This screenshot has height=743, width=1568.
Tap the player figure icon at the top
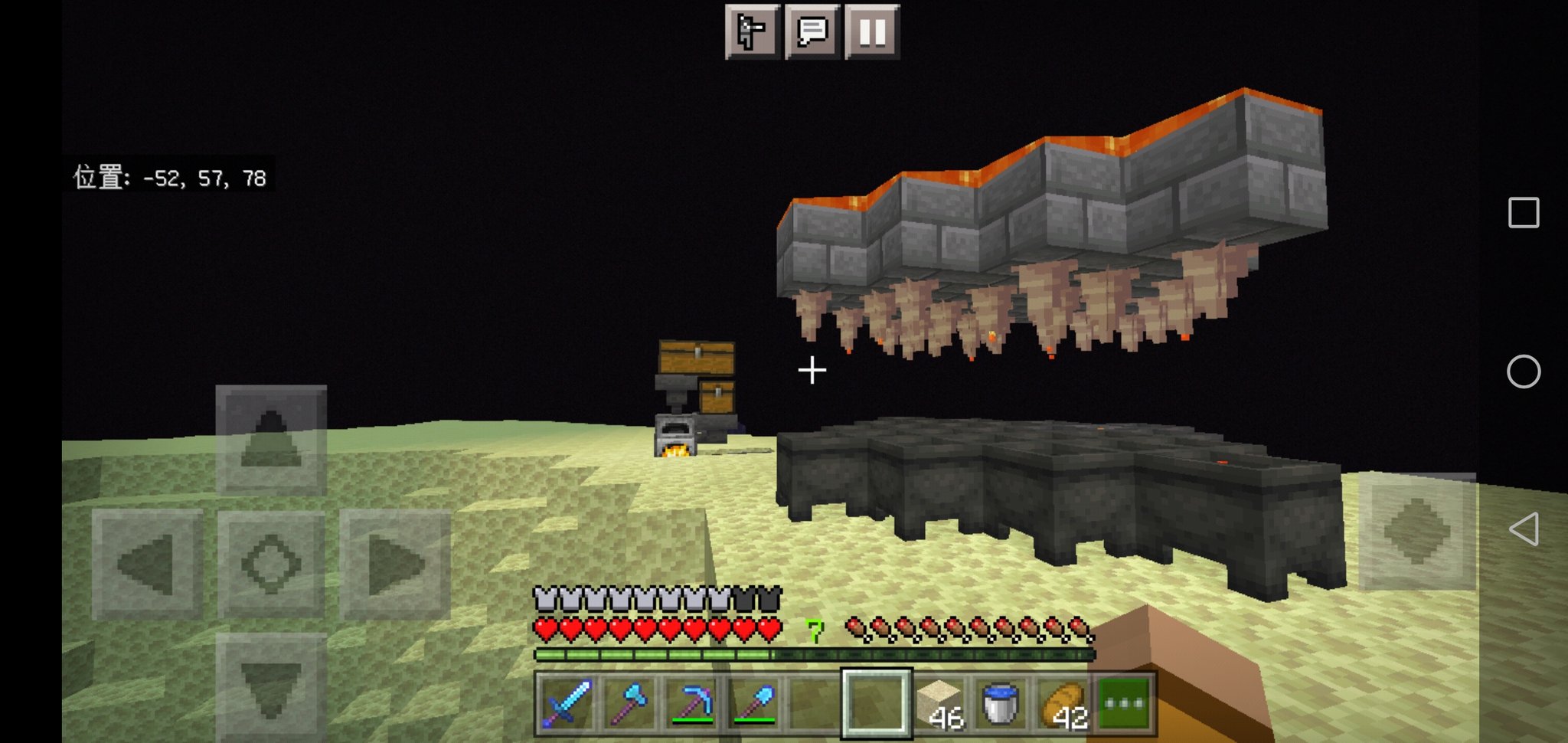tap(752, 31)
